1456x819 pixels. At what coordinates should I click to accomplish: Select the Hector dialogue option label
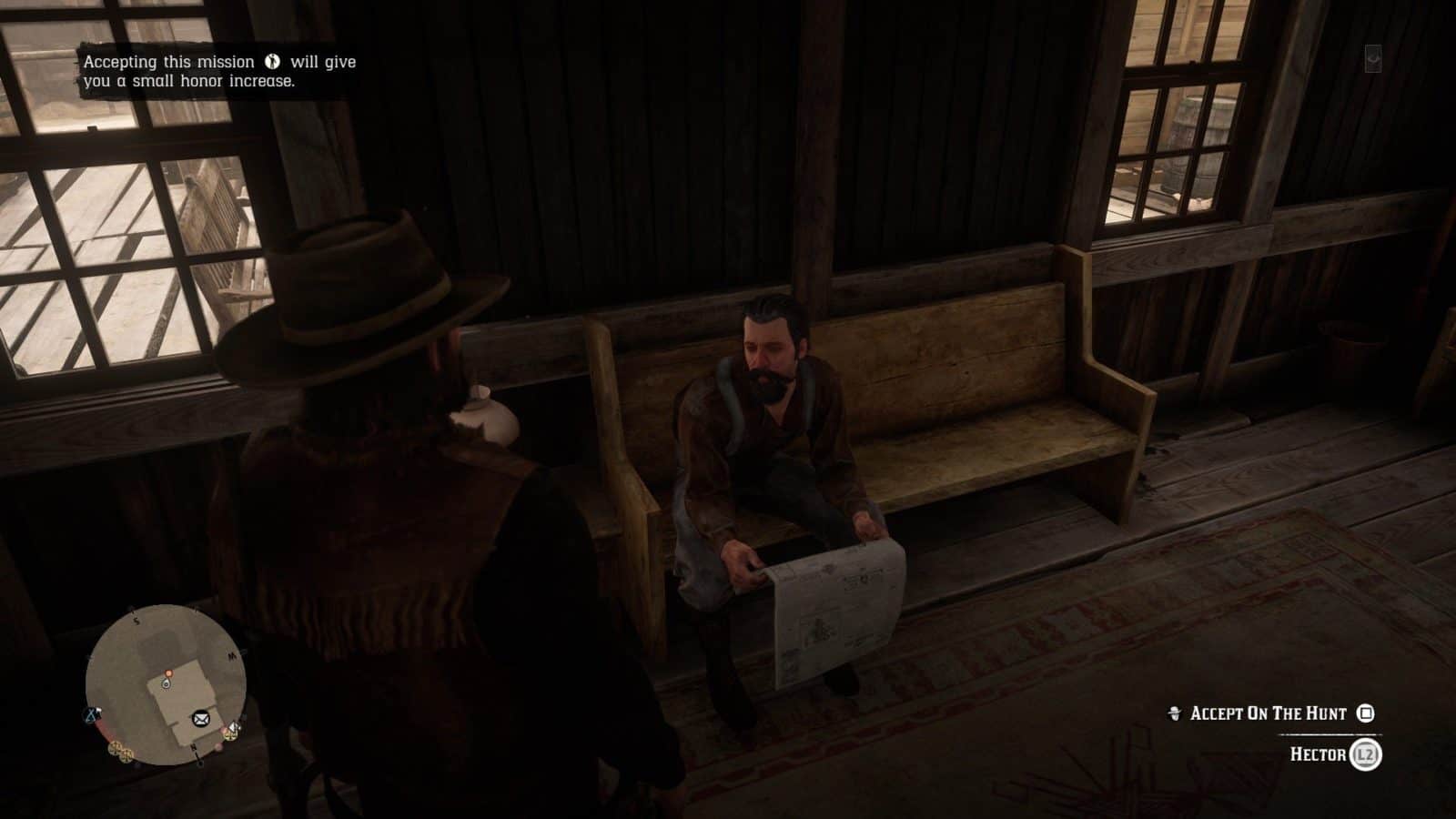pyautogui.click(x=1319, y=753)
